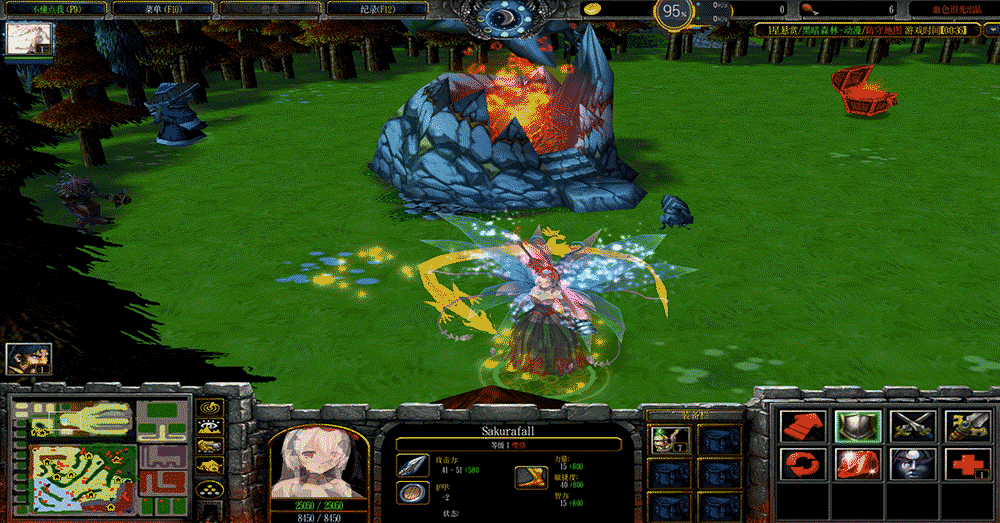This screenshot has width=1000, height=523.
Task: Activate the crossed swords attack command
Action: 912,425
